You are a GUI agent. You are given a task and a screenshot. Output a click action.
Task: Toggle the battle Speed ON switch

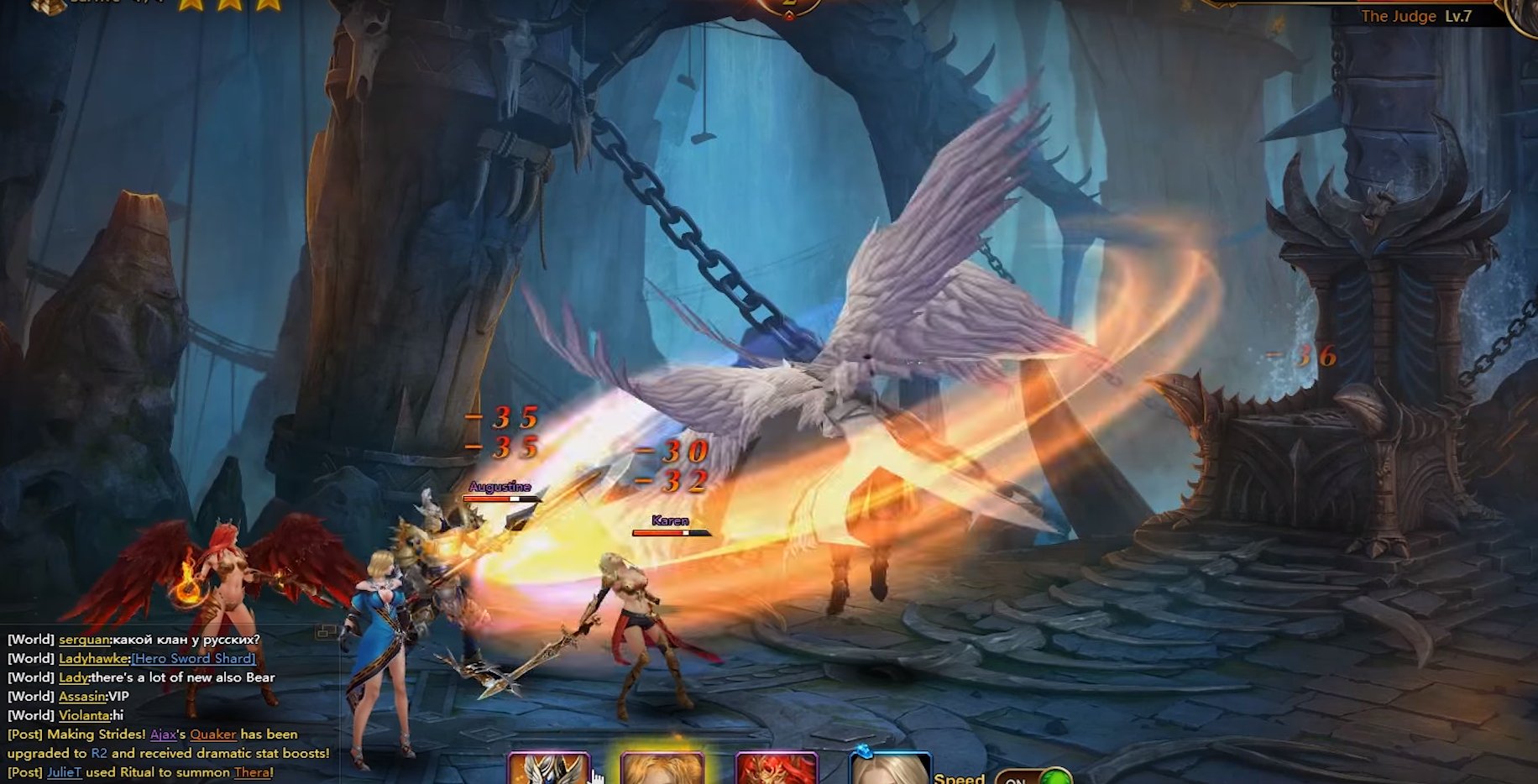pyautogui.click(x=1033, y=777)
